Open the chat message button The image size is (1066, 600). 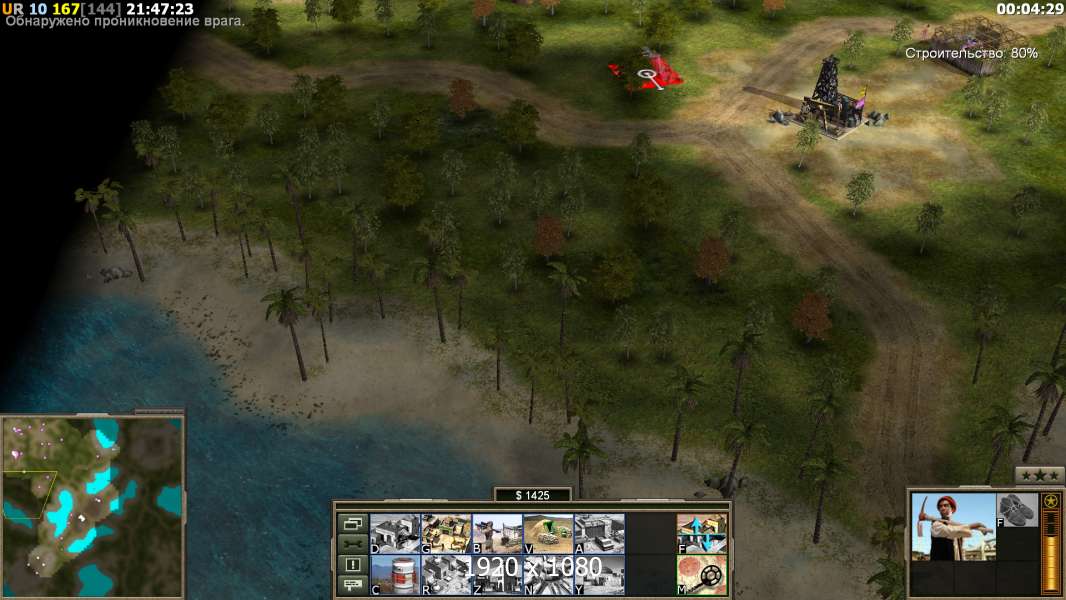pos(352,586)
